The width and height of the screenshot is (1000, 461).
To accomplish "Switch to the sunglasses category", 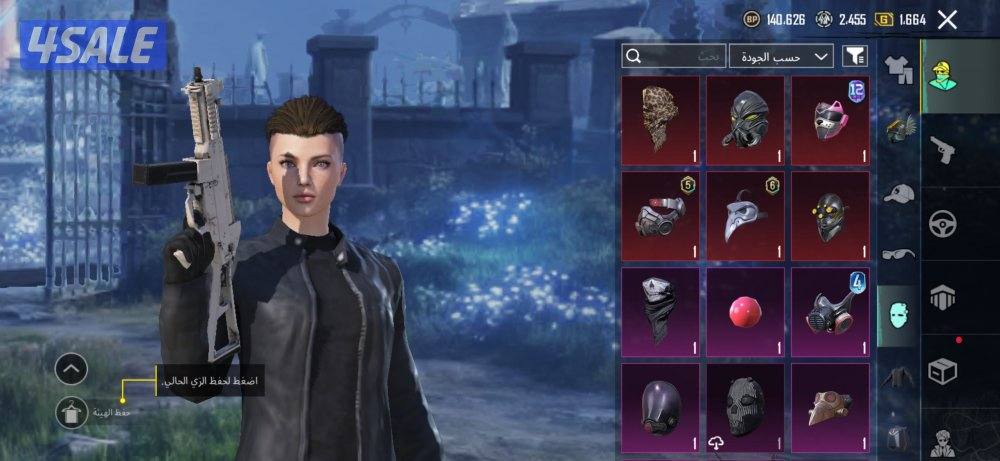I will [899, 254].
